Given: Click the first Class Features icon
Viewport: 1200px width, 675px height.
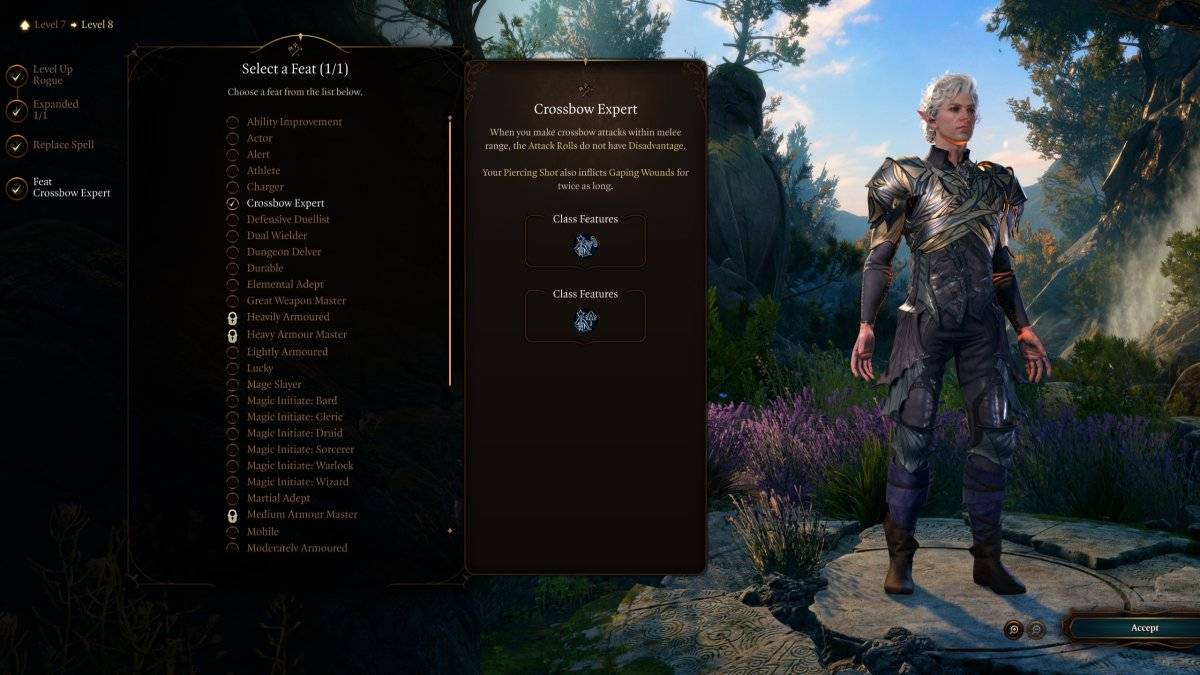Looking at the screenshot, I should [x=585, y=246].
